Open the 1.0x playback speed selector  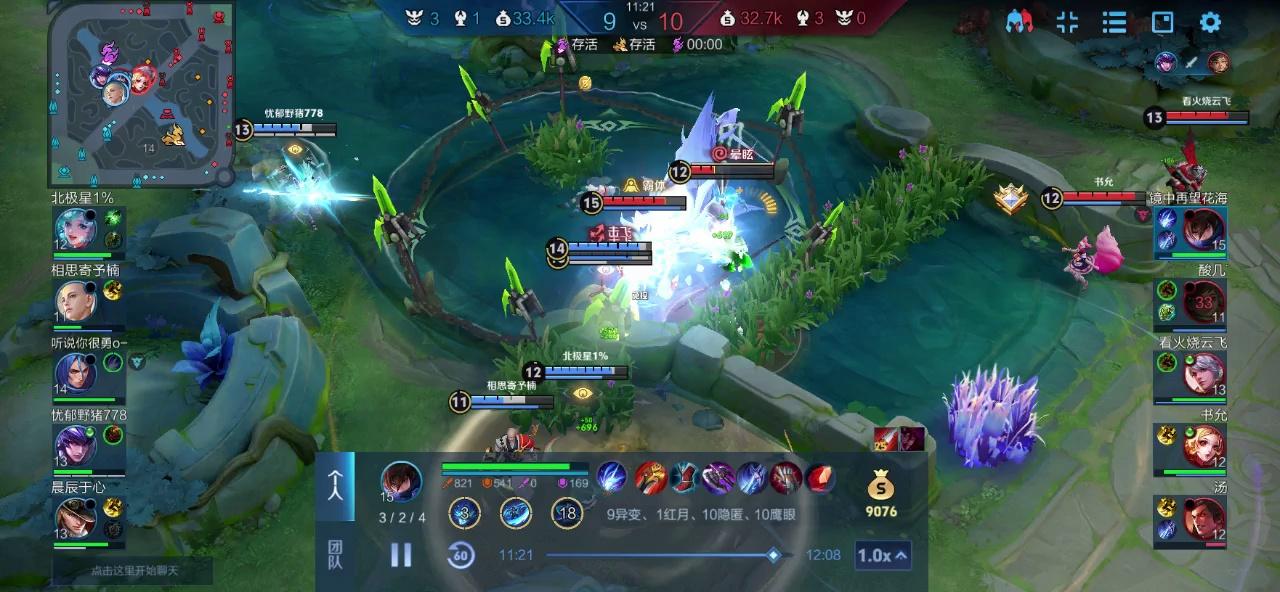click(883, 555)
